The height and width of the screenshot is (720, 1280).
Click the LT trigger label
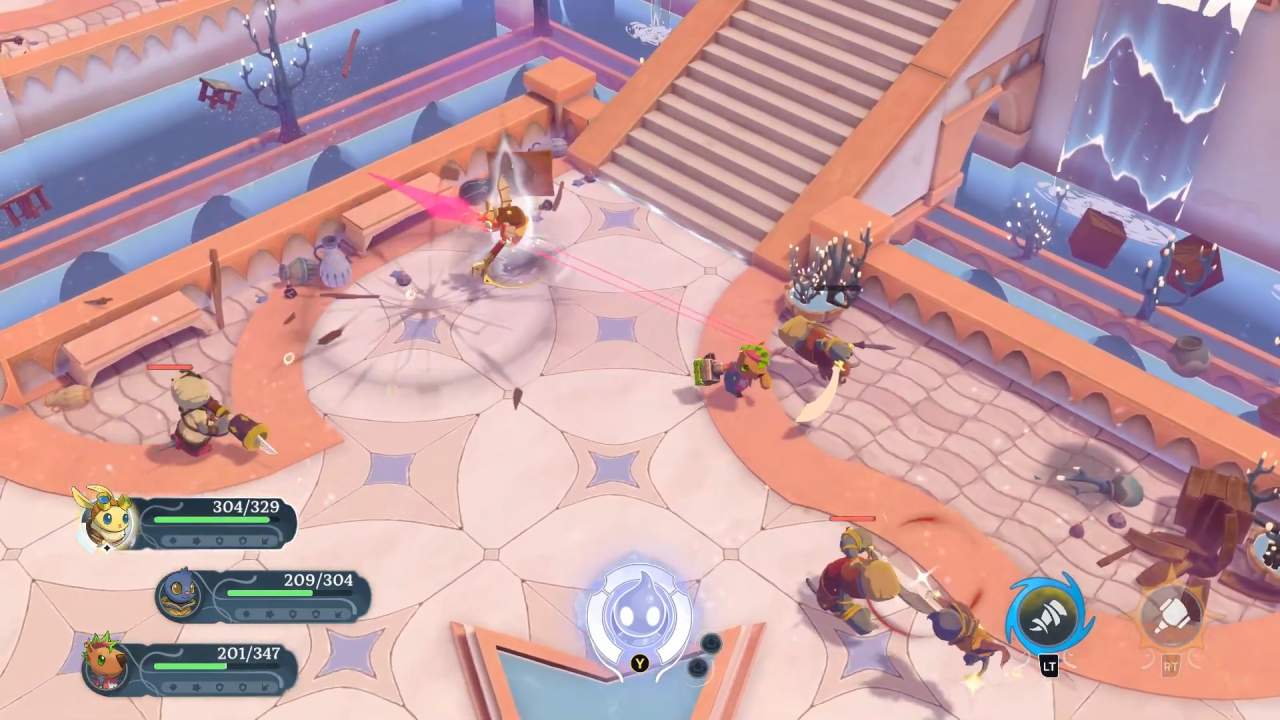1048,664
